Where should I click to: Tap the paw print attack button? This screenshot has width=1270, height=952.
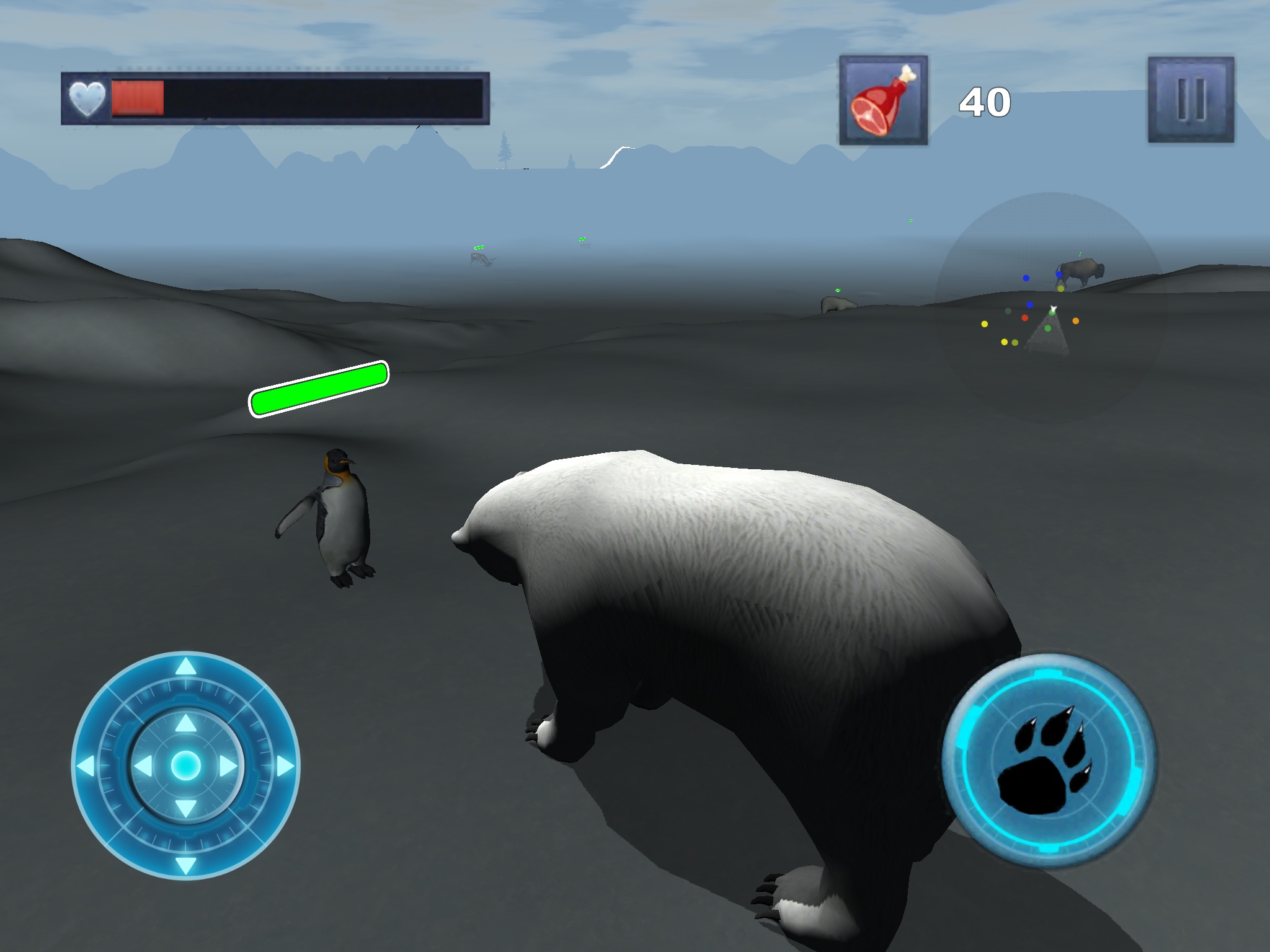[x=1048, y=760]
